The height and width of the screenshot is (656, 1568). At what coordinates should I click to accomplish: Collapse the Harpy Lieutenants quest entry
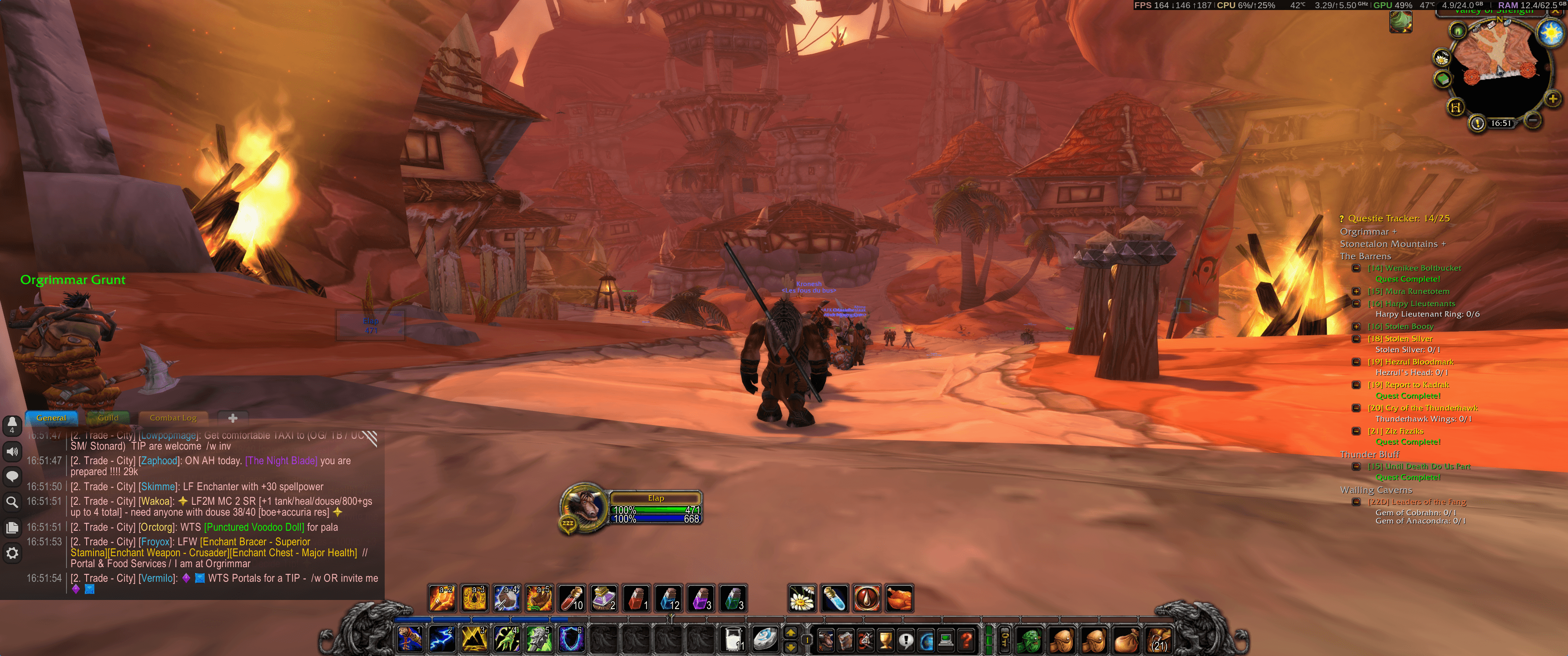[1356, 304]
